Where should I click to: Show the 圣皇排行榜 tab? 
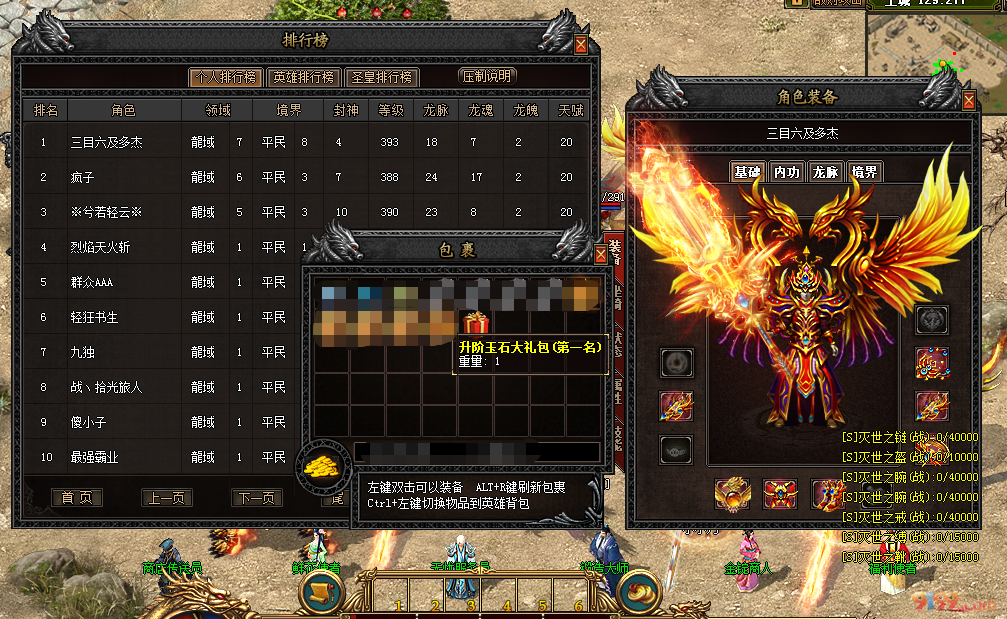point(381,77)
